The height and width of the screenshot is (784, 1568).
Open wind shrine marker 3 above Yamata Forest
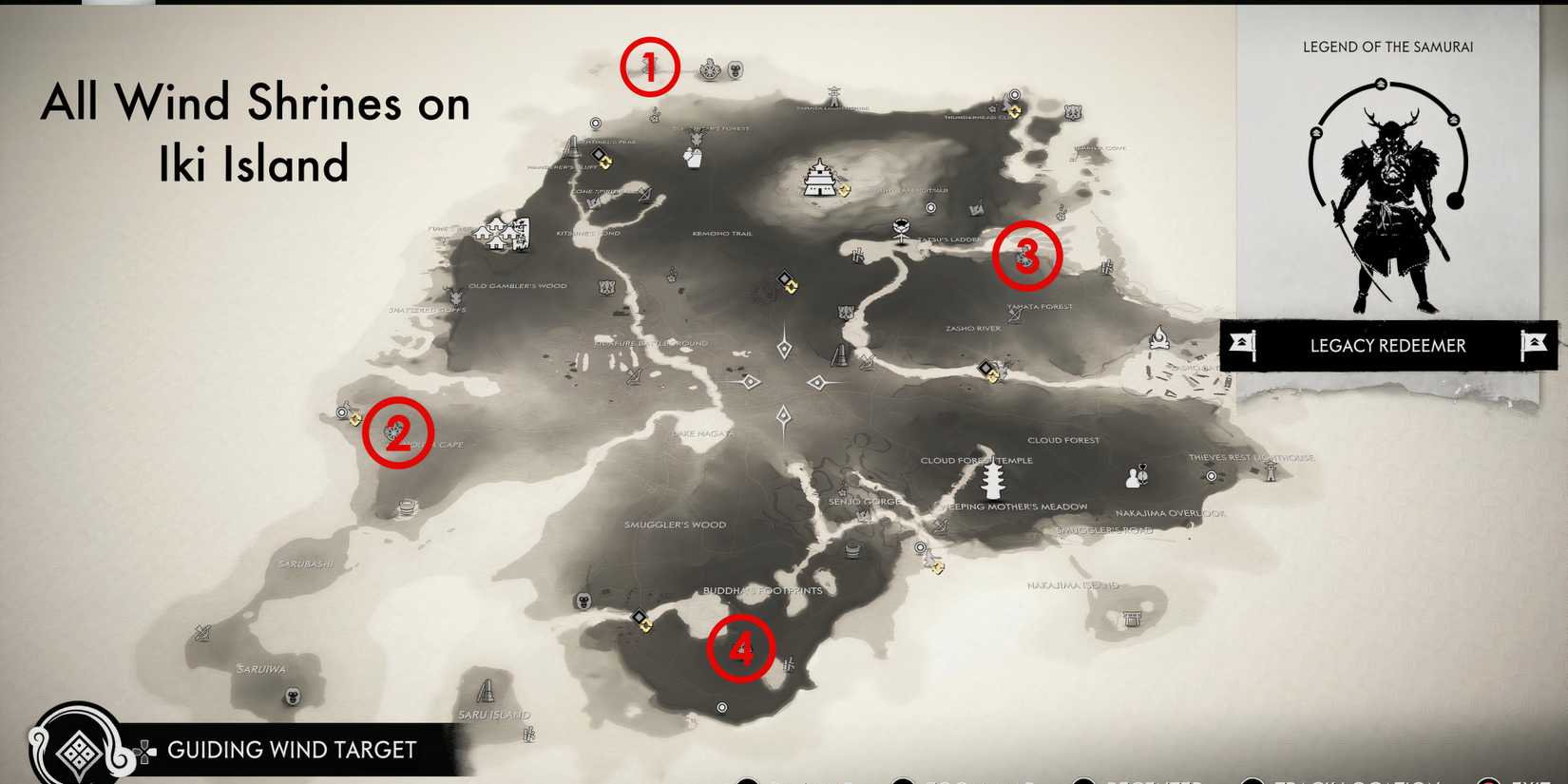tap(1027, 257)
